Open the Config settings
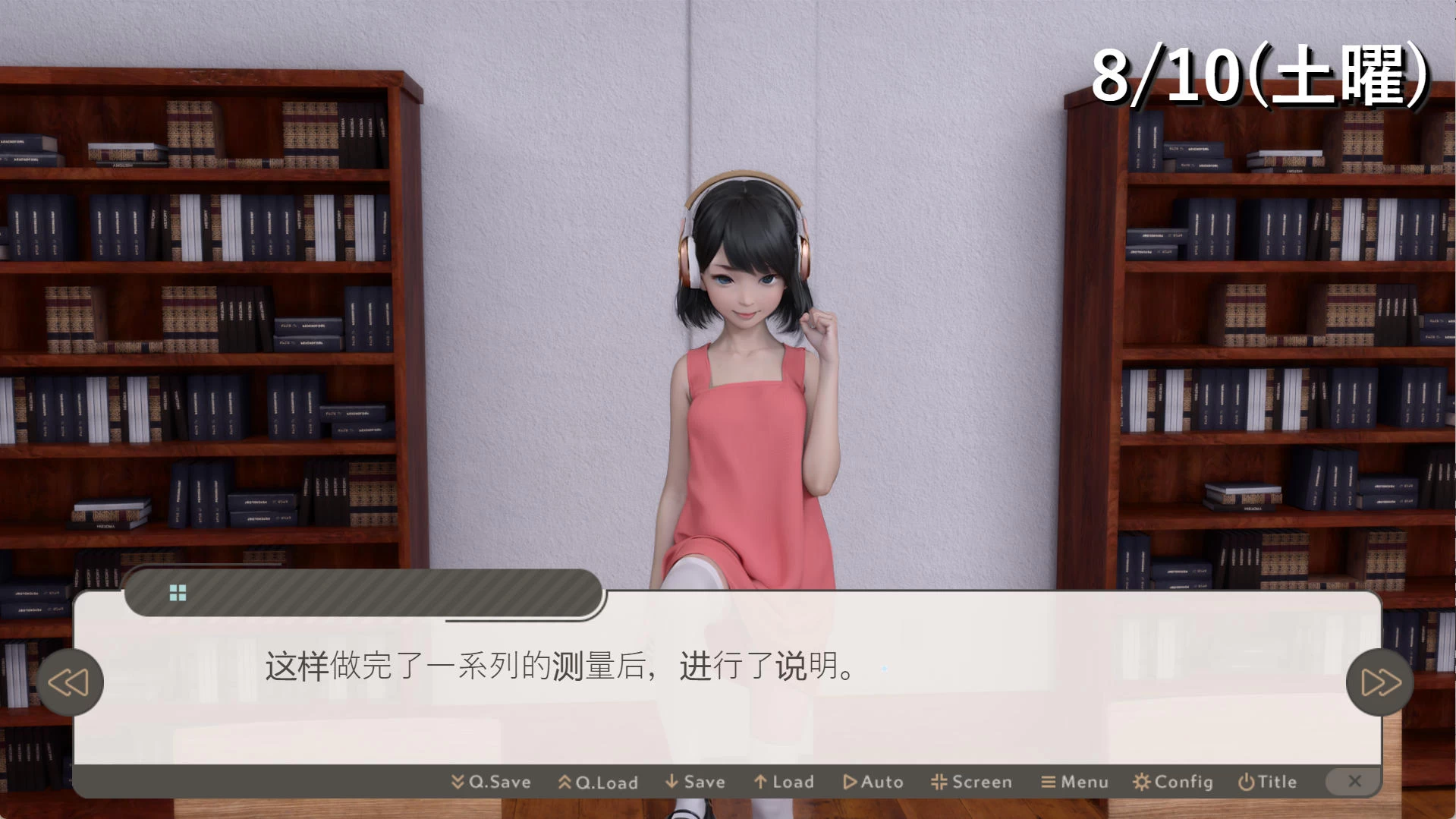This screenshot has height=819, width=1456. point(1173,782)
